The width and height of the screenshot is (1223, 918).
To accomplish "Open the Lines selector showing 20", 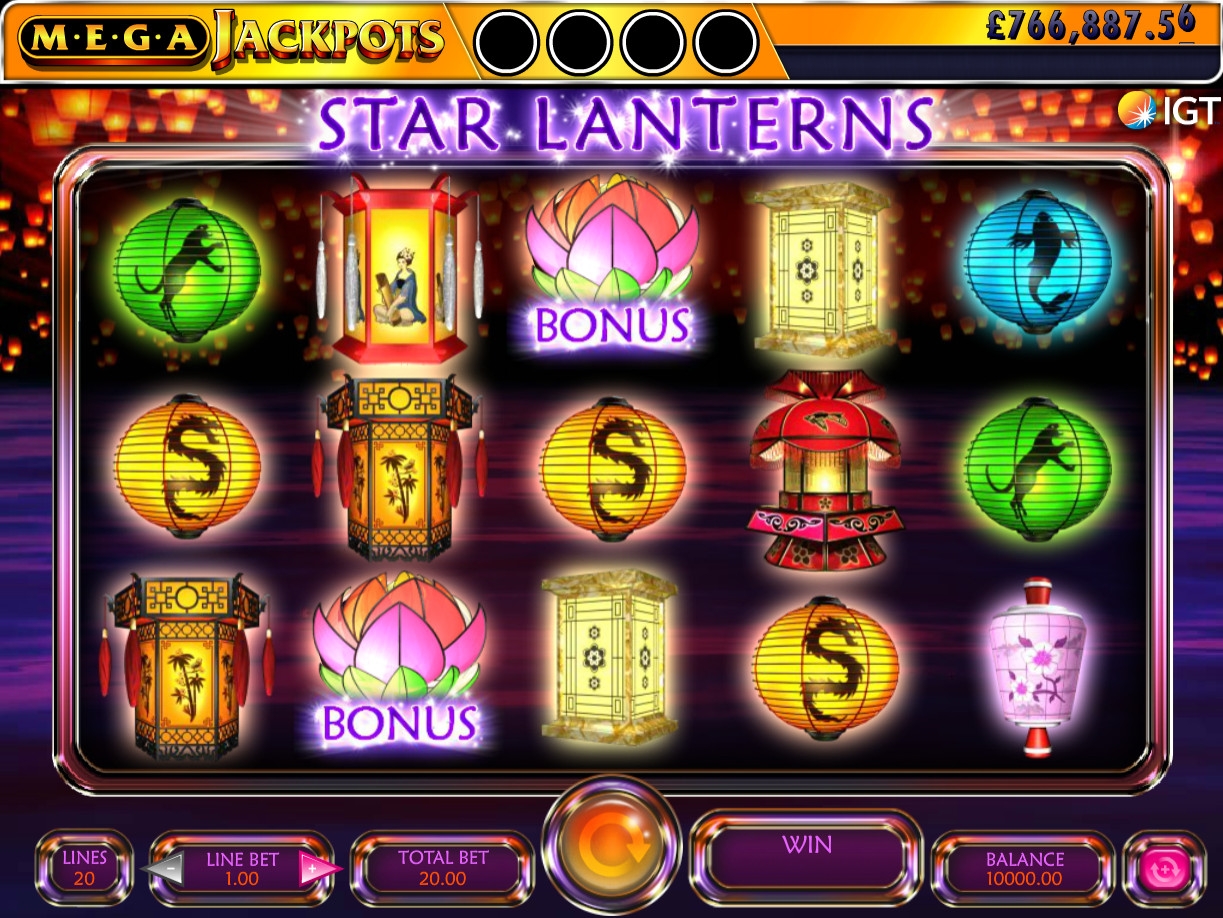I will pos(84,868).
